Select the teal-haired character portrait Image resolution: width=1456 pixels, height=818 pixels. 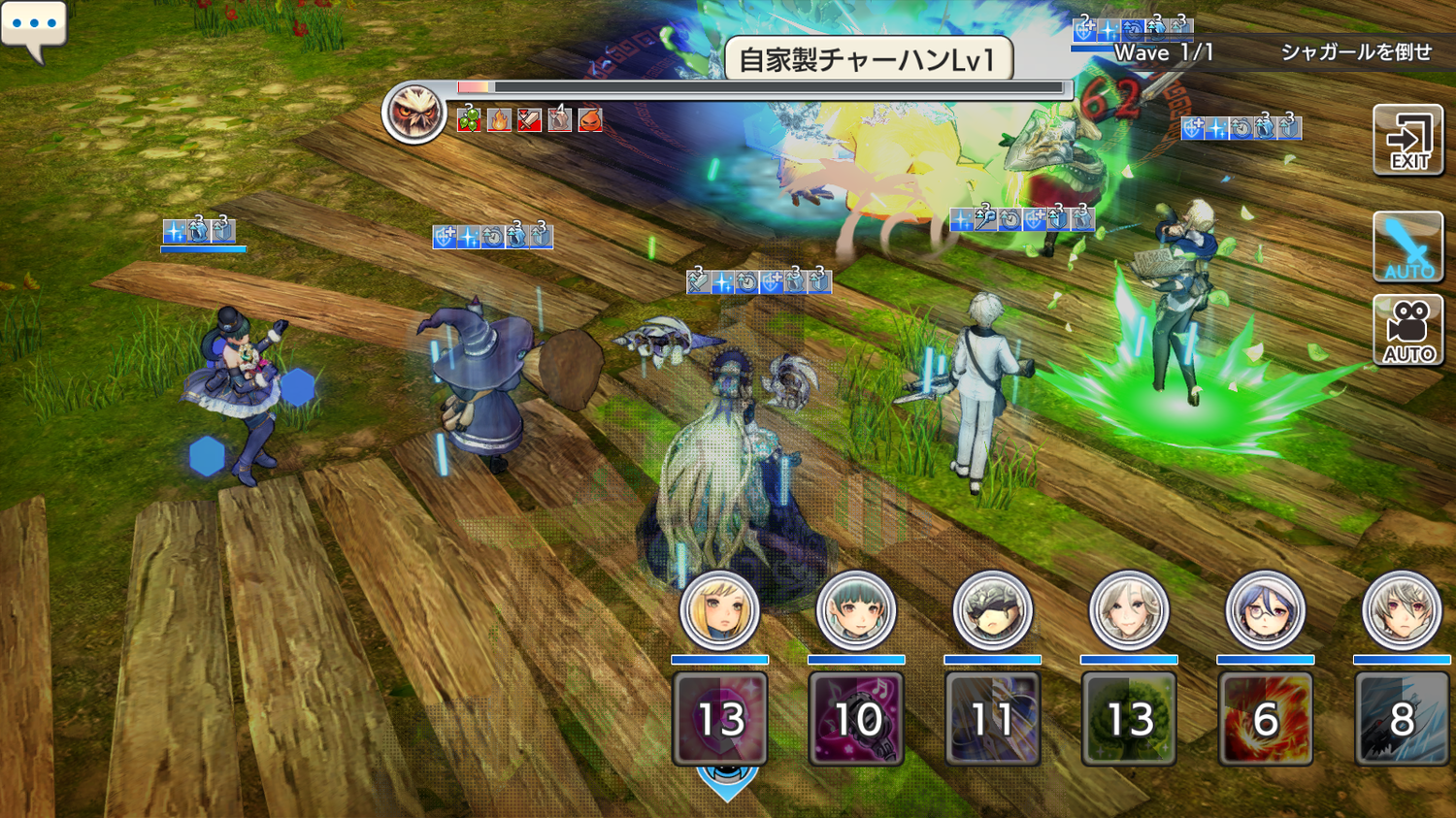pyautogui.click(x=855, y=611)
